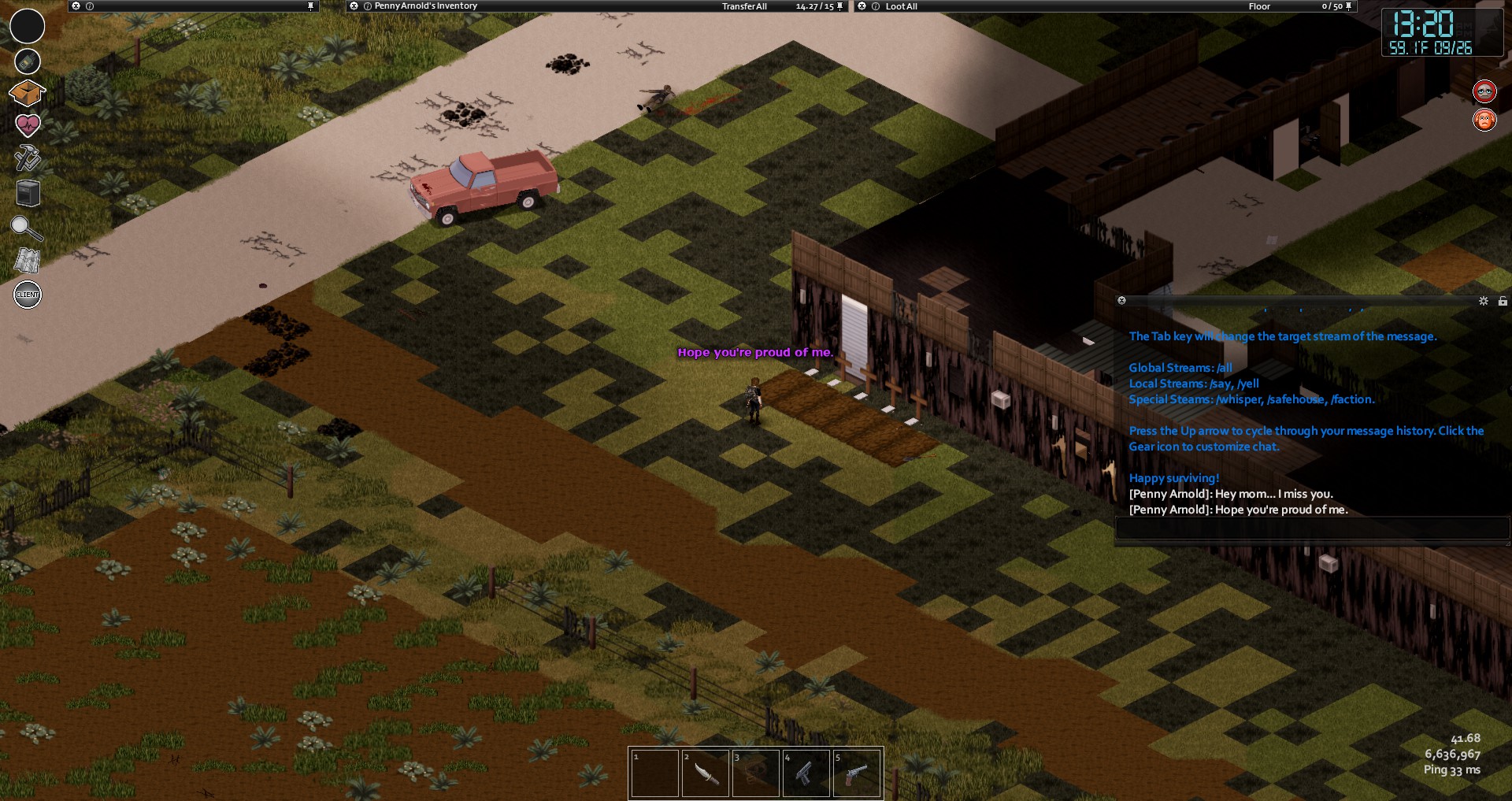Click the furniture moving stove icon
This screenshot has height=801, width=1512.
(28, 193)
